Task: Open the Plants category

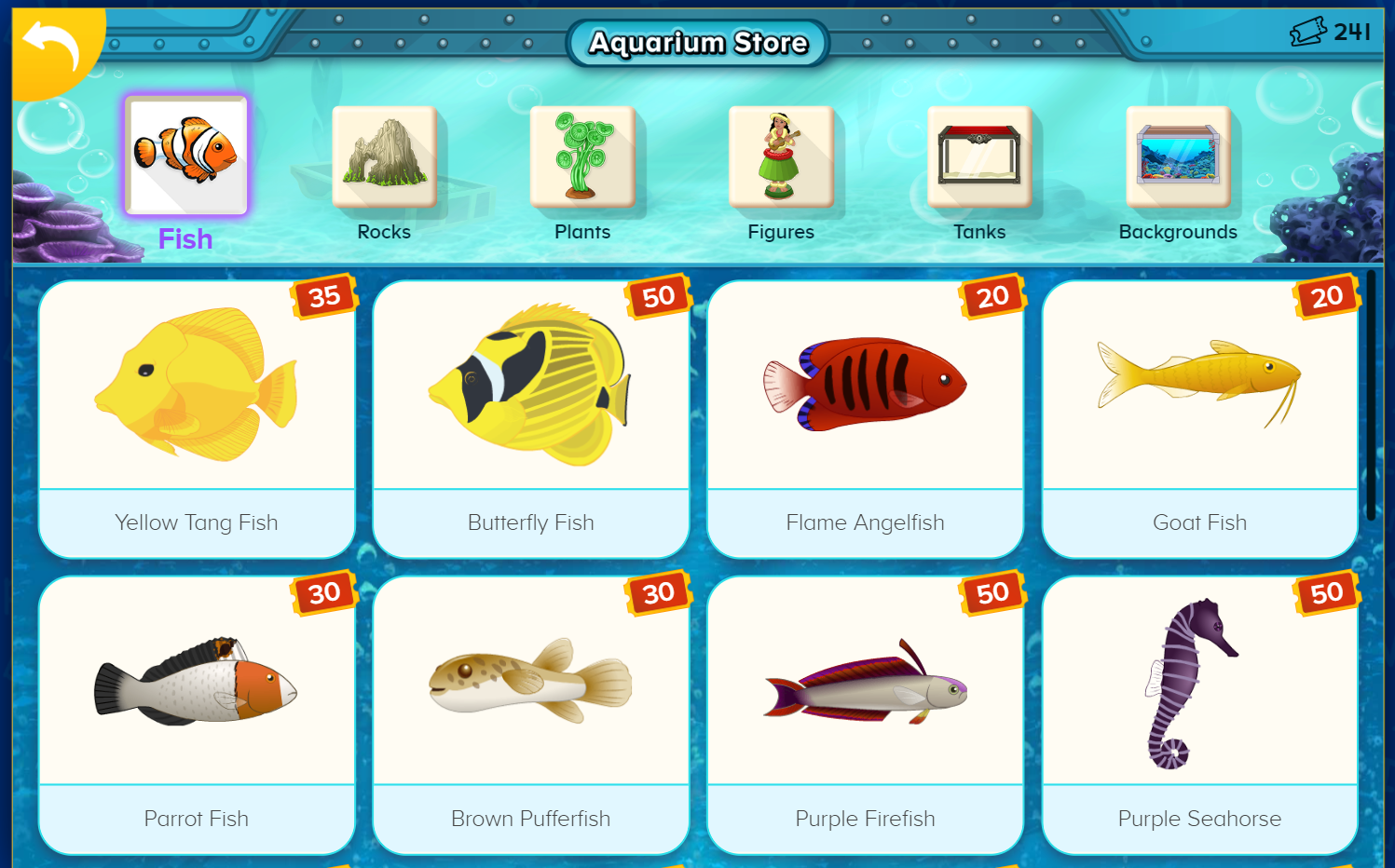Action: pos(582,157)
